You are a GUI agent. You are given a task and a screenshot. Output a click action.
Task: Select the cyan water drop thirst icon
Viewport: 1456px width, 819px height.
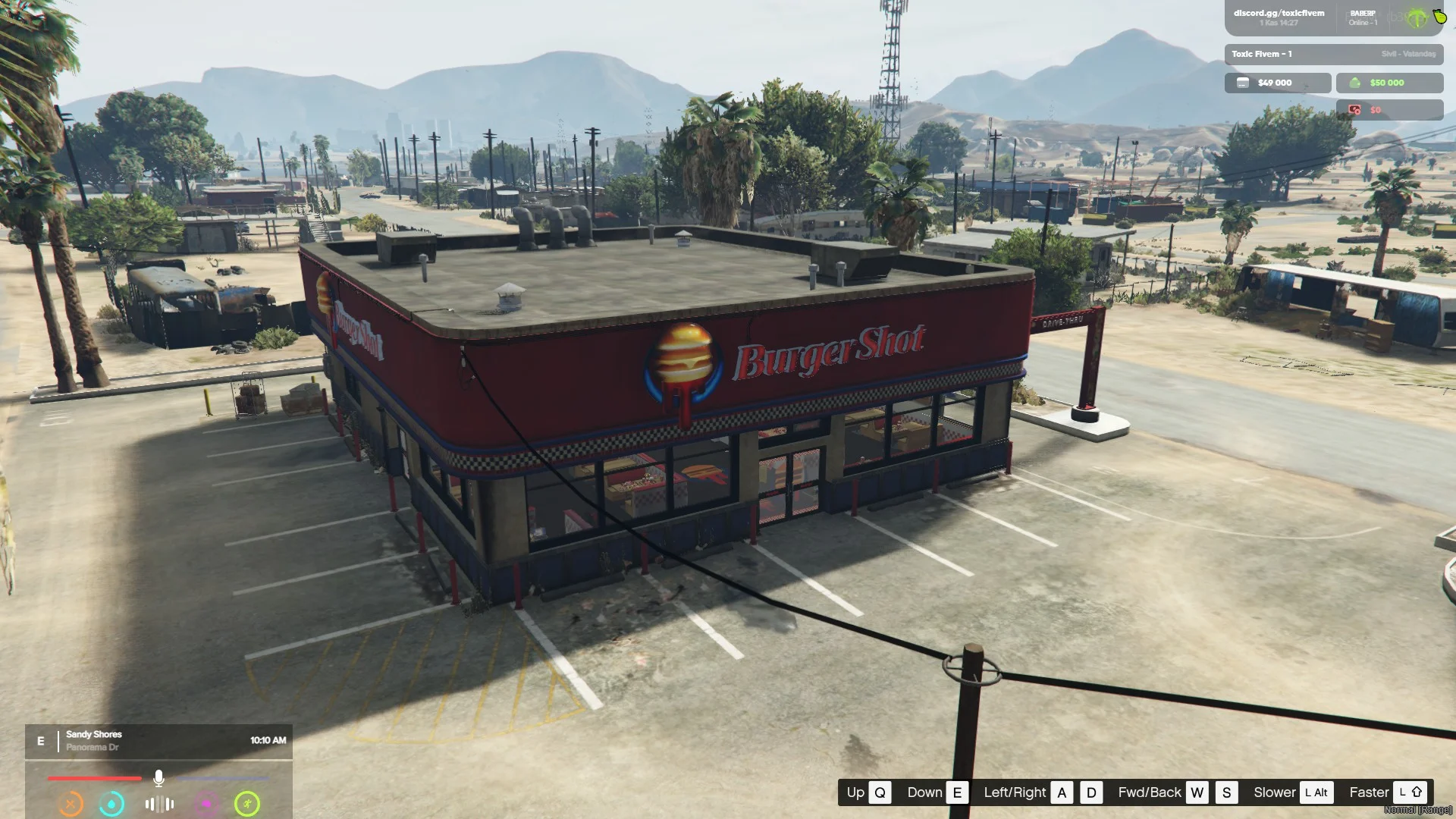[x=111, y=804]
